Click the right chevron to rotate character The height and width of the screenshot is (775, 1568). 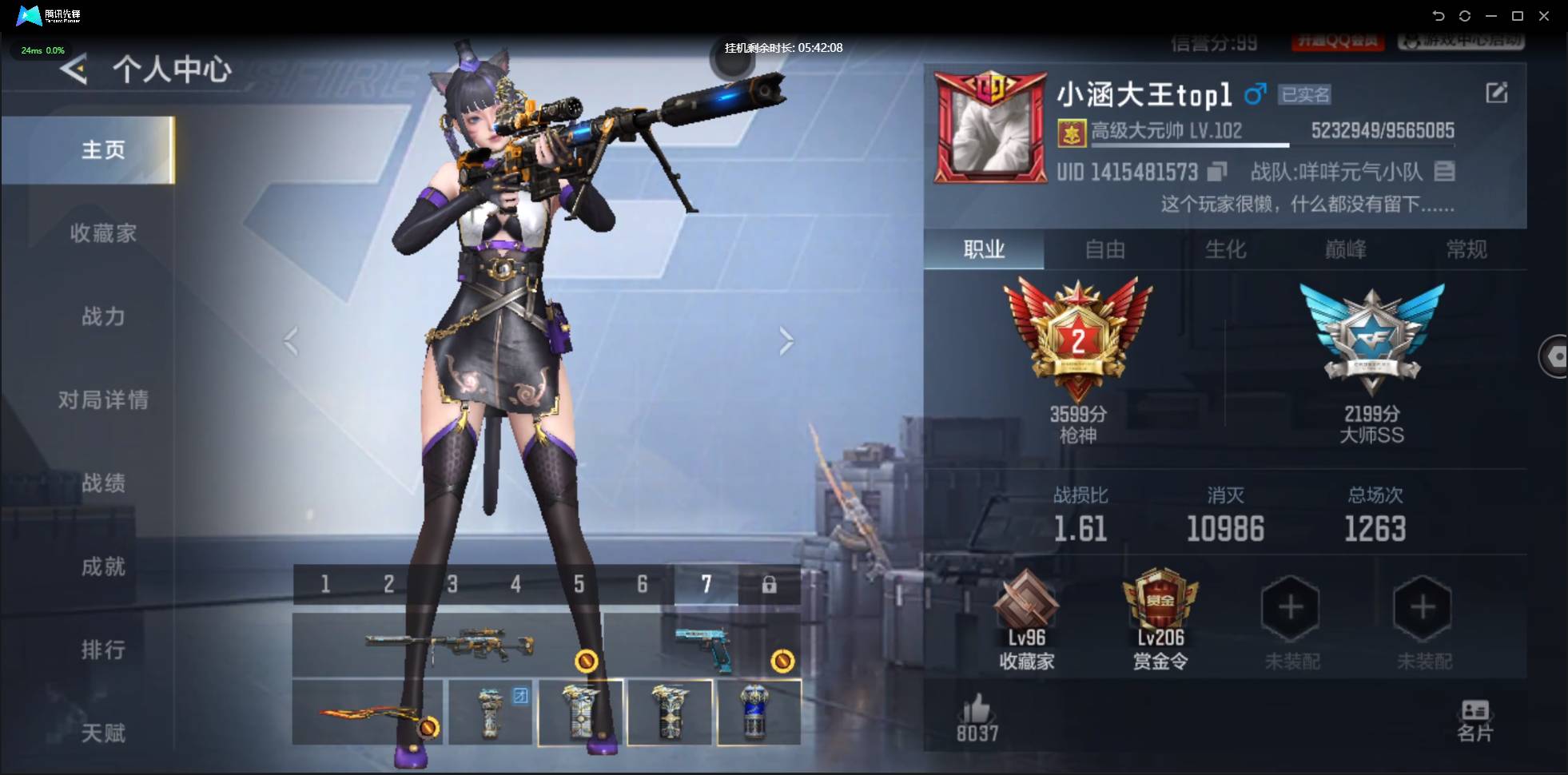coord(787,340)
